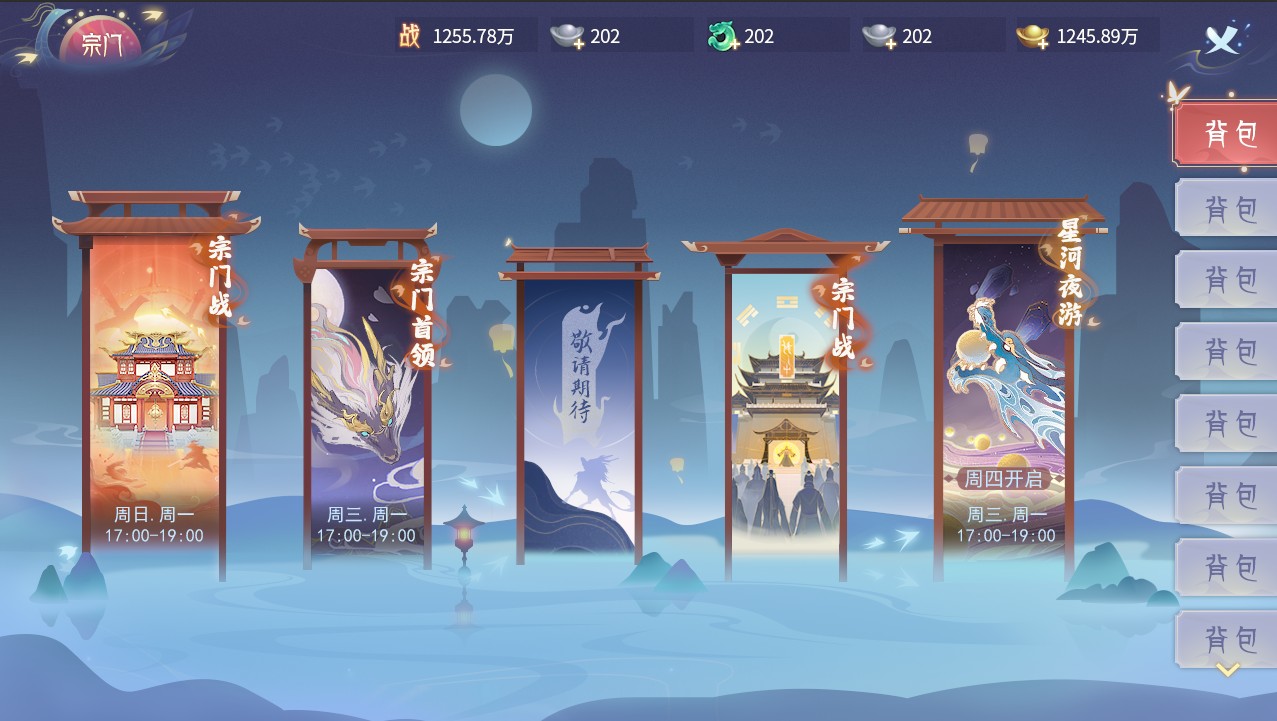Add more green jade dragon currency
This screenshot has width=1277, height=721.
click(722, 37)
